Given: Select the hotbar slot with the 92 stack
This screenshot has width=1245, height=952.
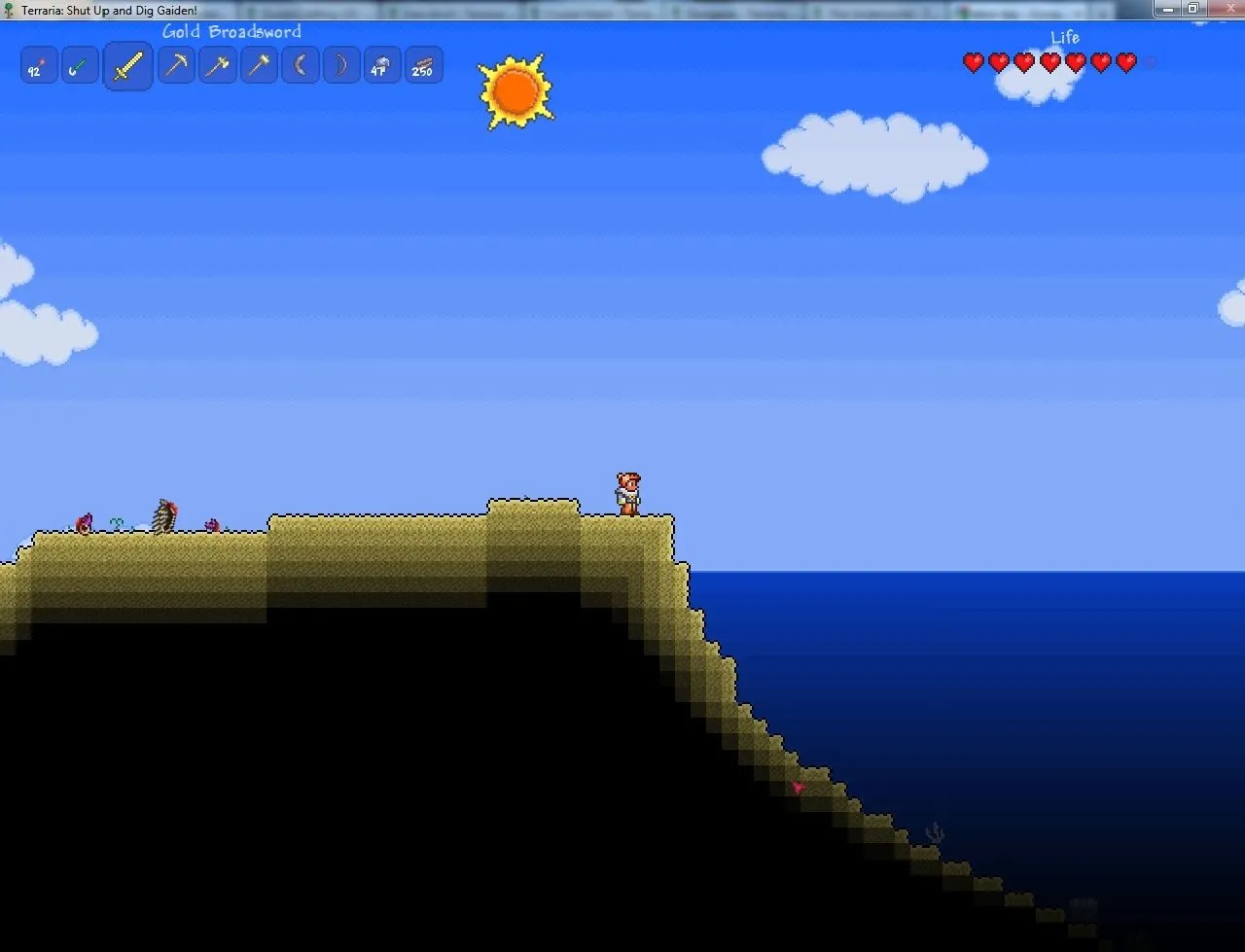Looking at the screenshot, I should tap(38, 66).
